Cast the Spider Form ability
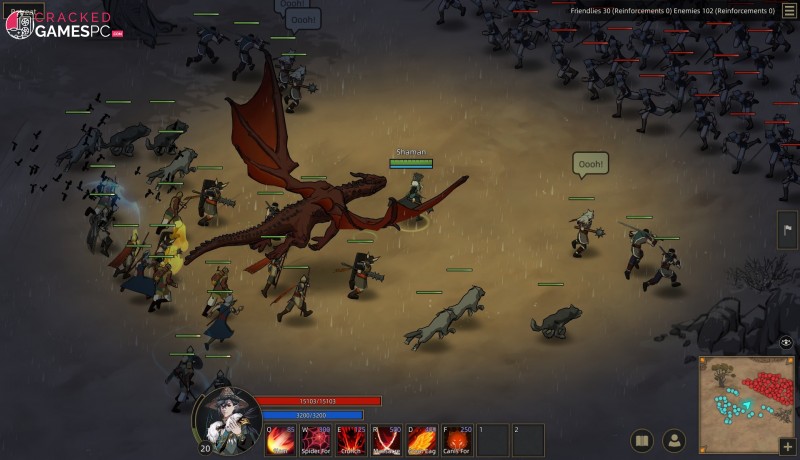 [x=316, y=440]
